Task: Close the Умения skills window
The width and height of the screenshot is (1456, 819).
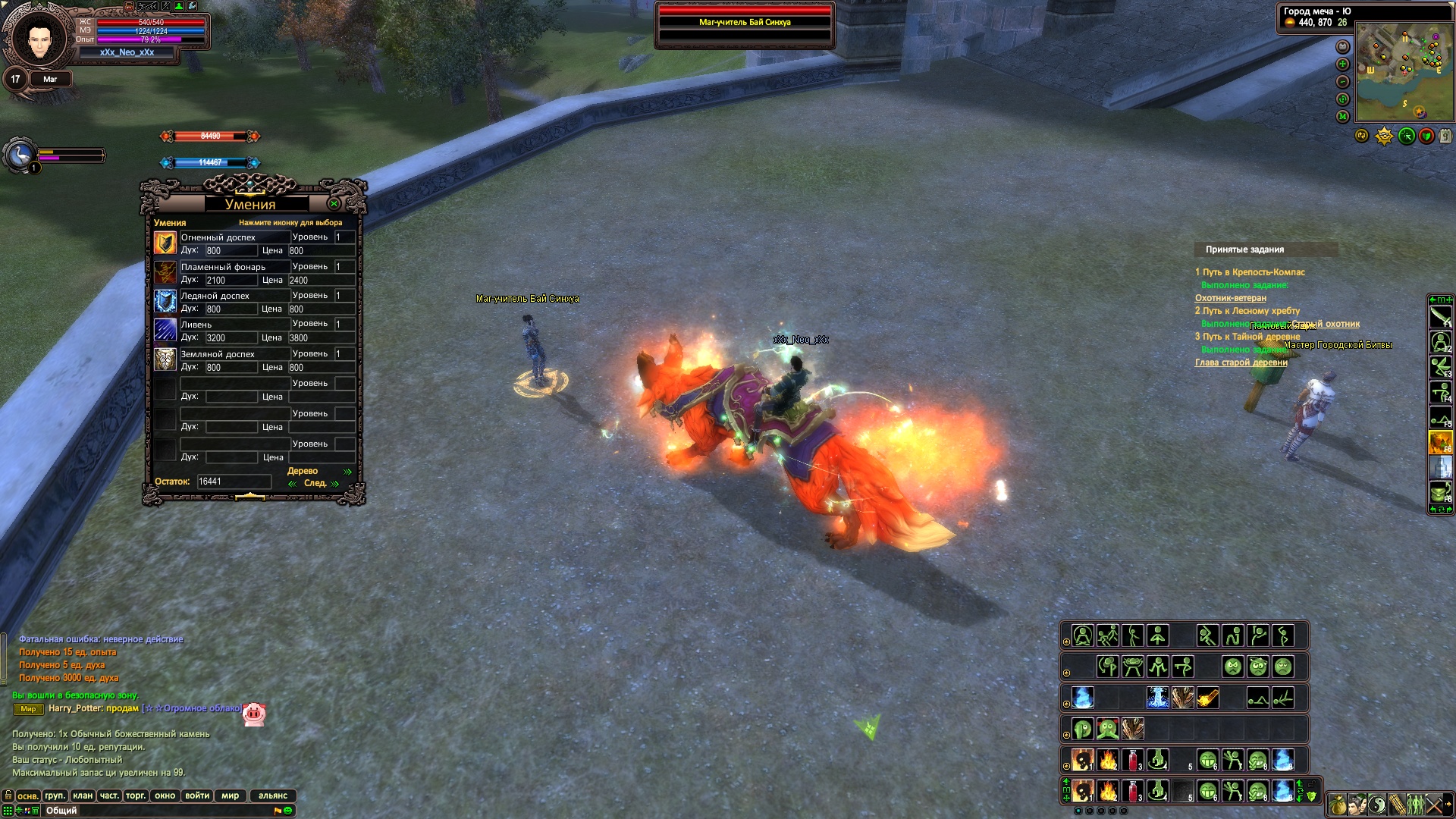Action: tap(334, 204)
